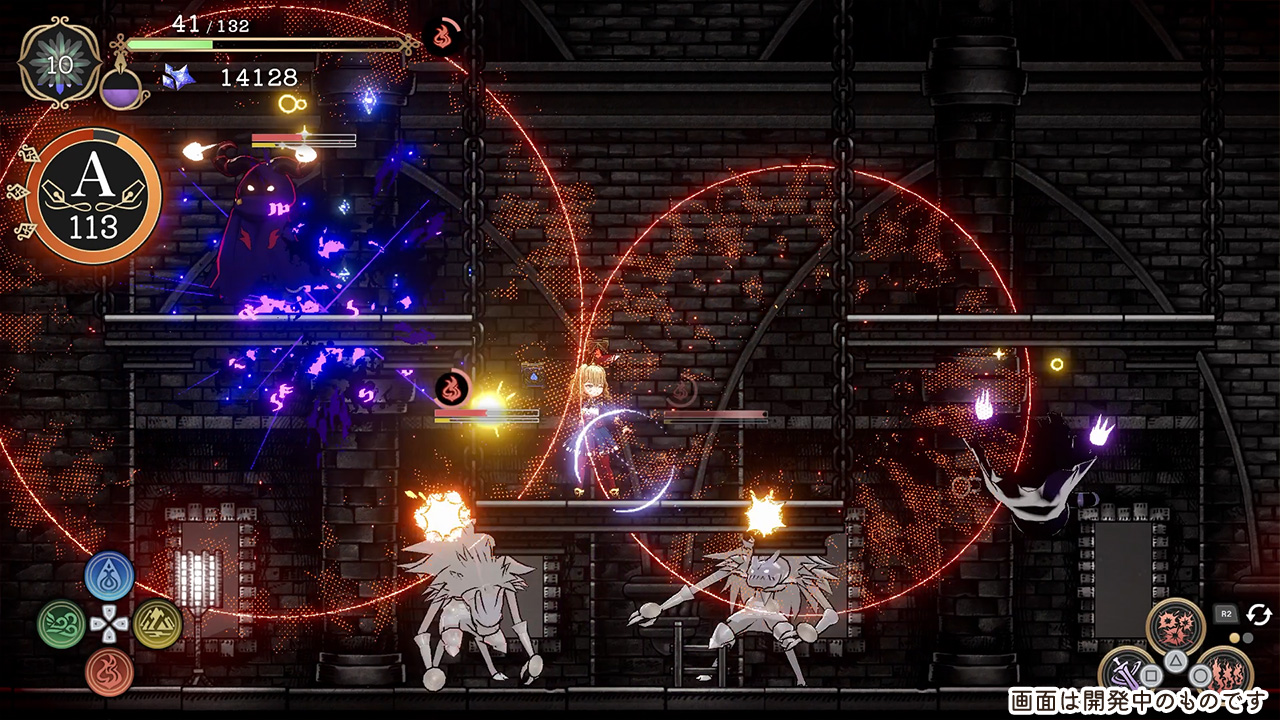
Task: Choose the green wind element icon
Action: coord(61,624)
